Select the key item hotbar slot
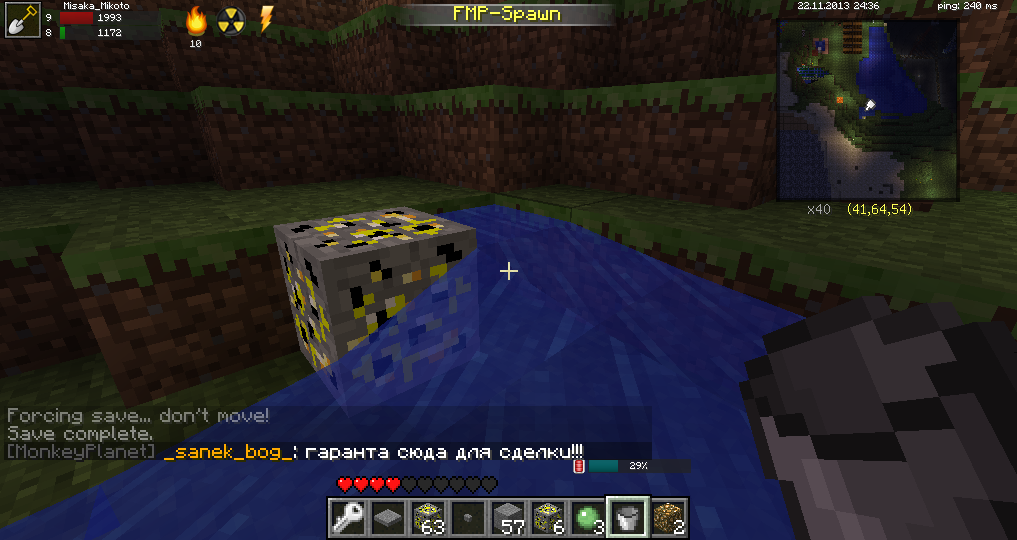 pos(348,517)
